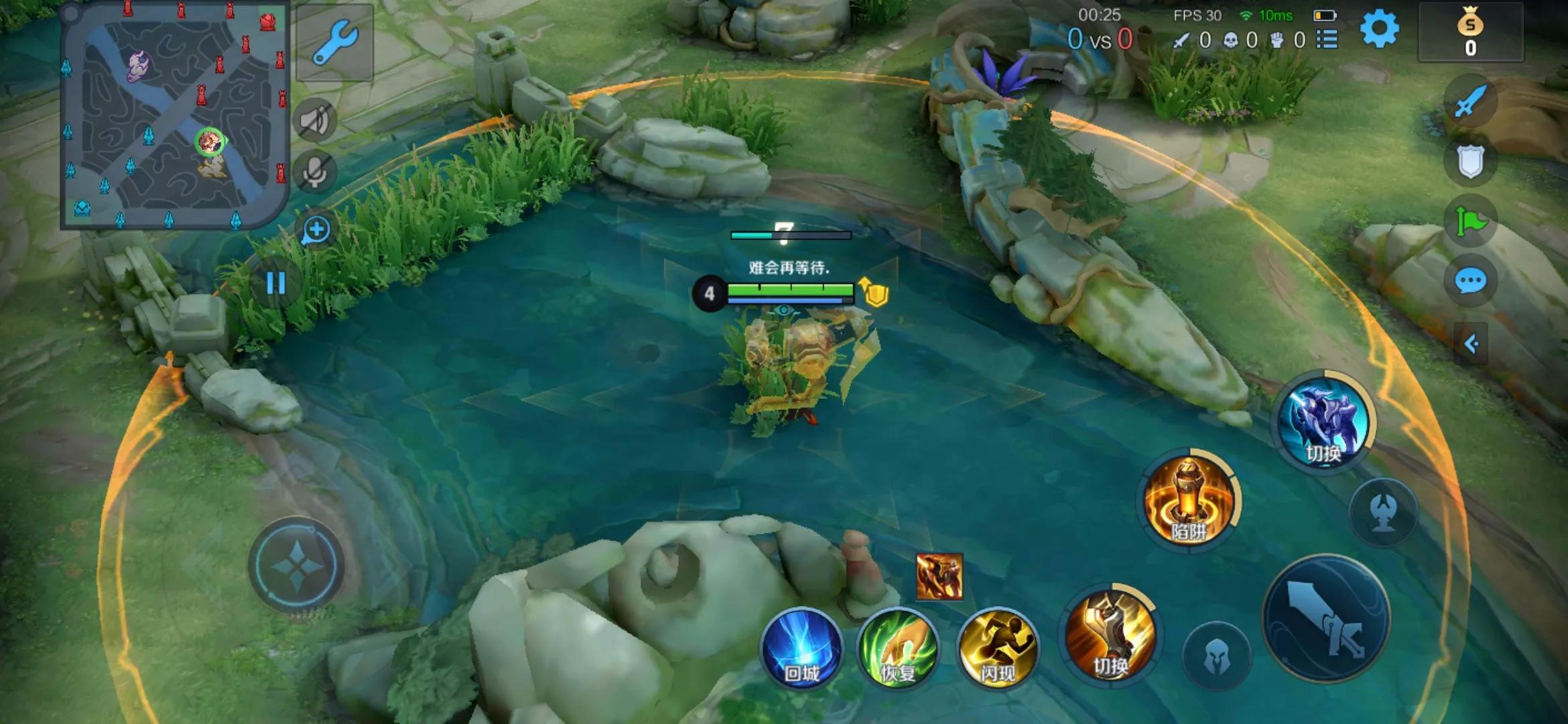
Task: Click the minimap
Action: click(x=174, y=115)
